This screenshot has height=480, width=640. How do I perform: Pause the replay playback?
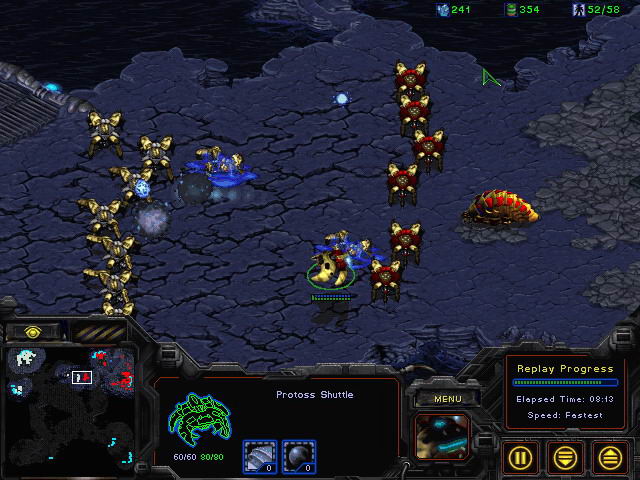(520, 457)
